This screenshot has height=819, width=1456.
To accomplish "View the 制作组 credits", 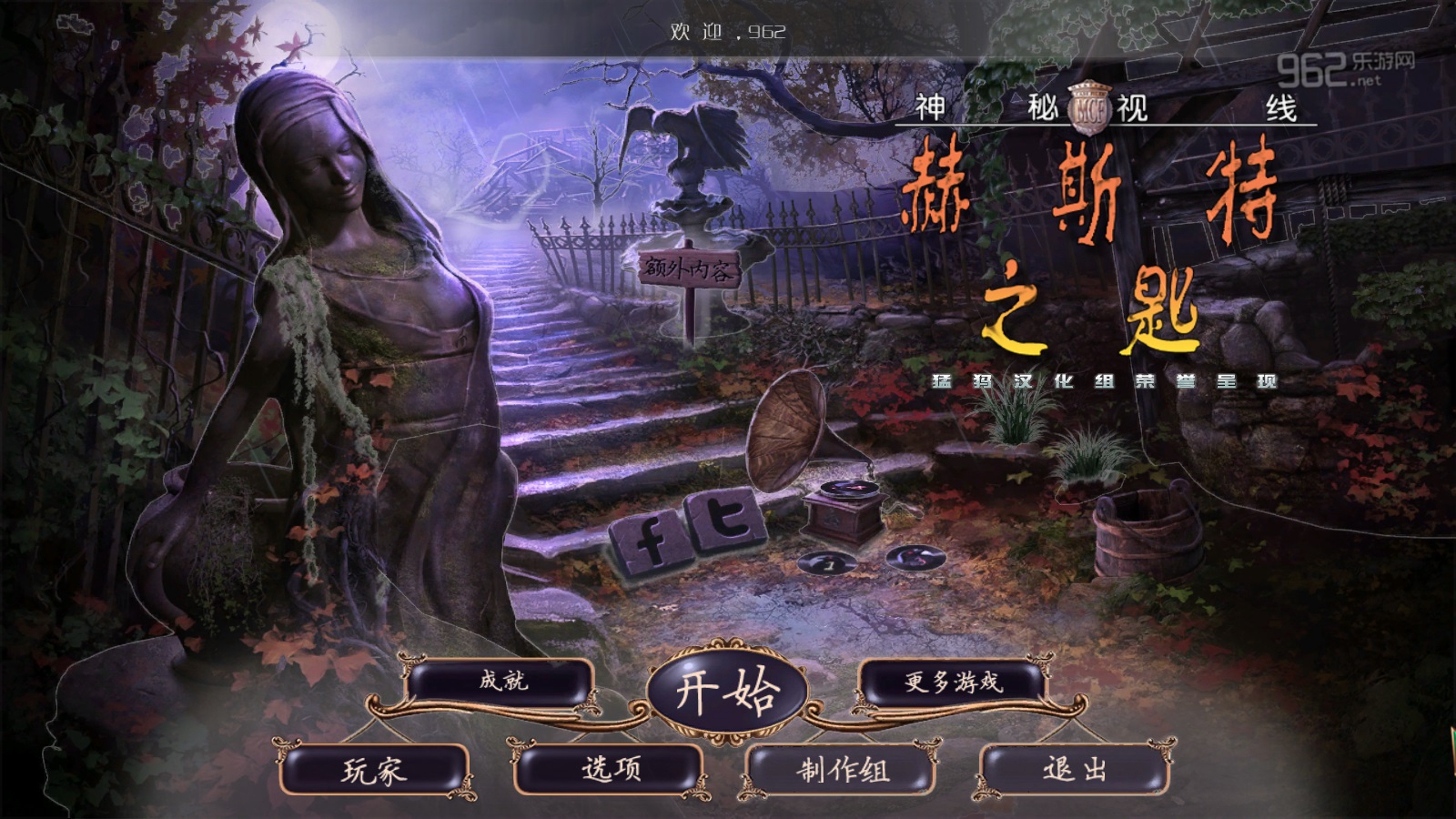I will (843, 771).
